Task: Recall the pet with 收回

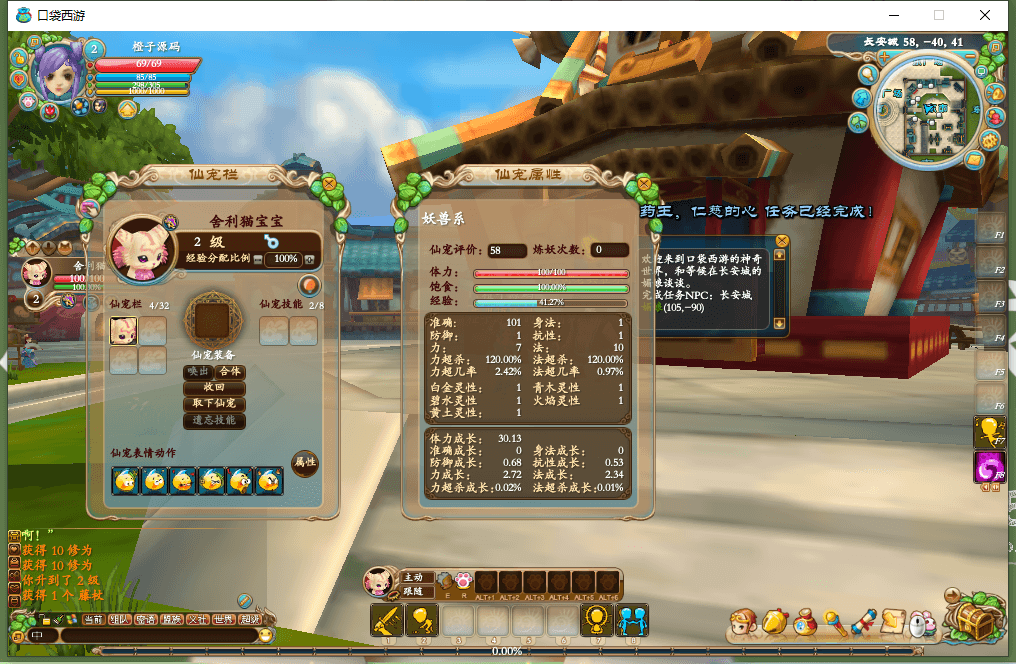Action: click(x=214, y=387)
